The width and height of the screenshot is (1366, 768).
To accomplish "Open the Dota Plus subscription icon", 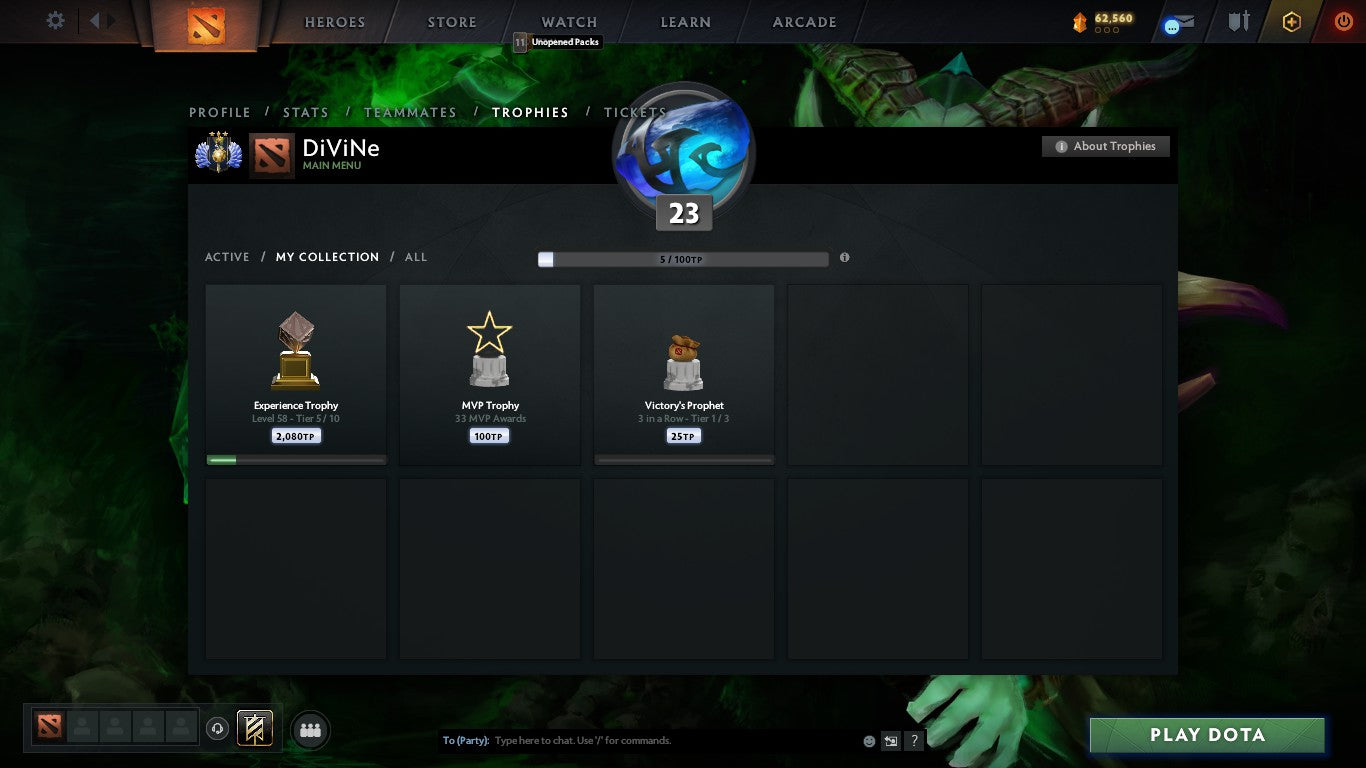I will [1290, 20].
